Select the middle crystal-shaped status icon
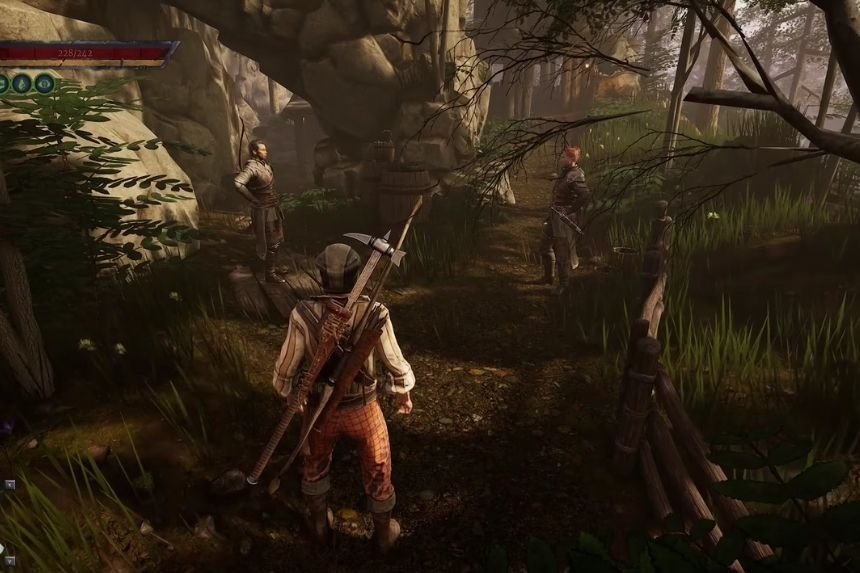860x573 pixels. pyautogui.click(x=22, y=83)
